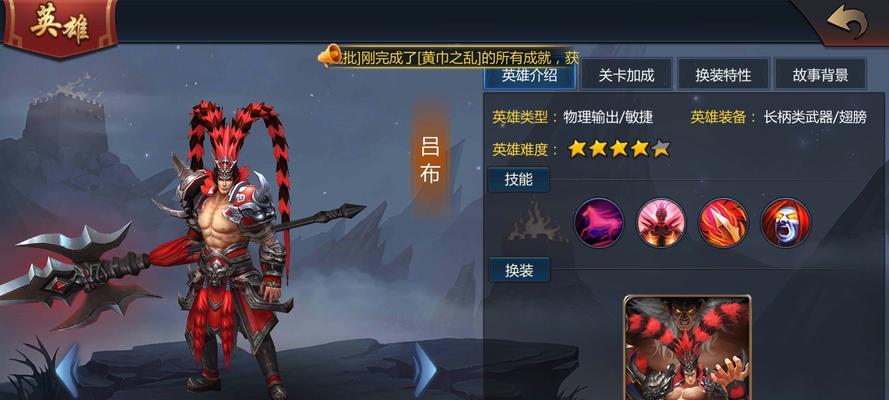Go back using the return arrow button
Image resolution: width=889 pixels, height=400 pixels.
coord(846,21)
